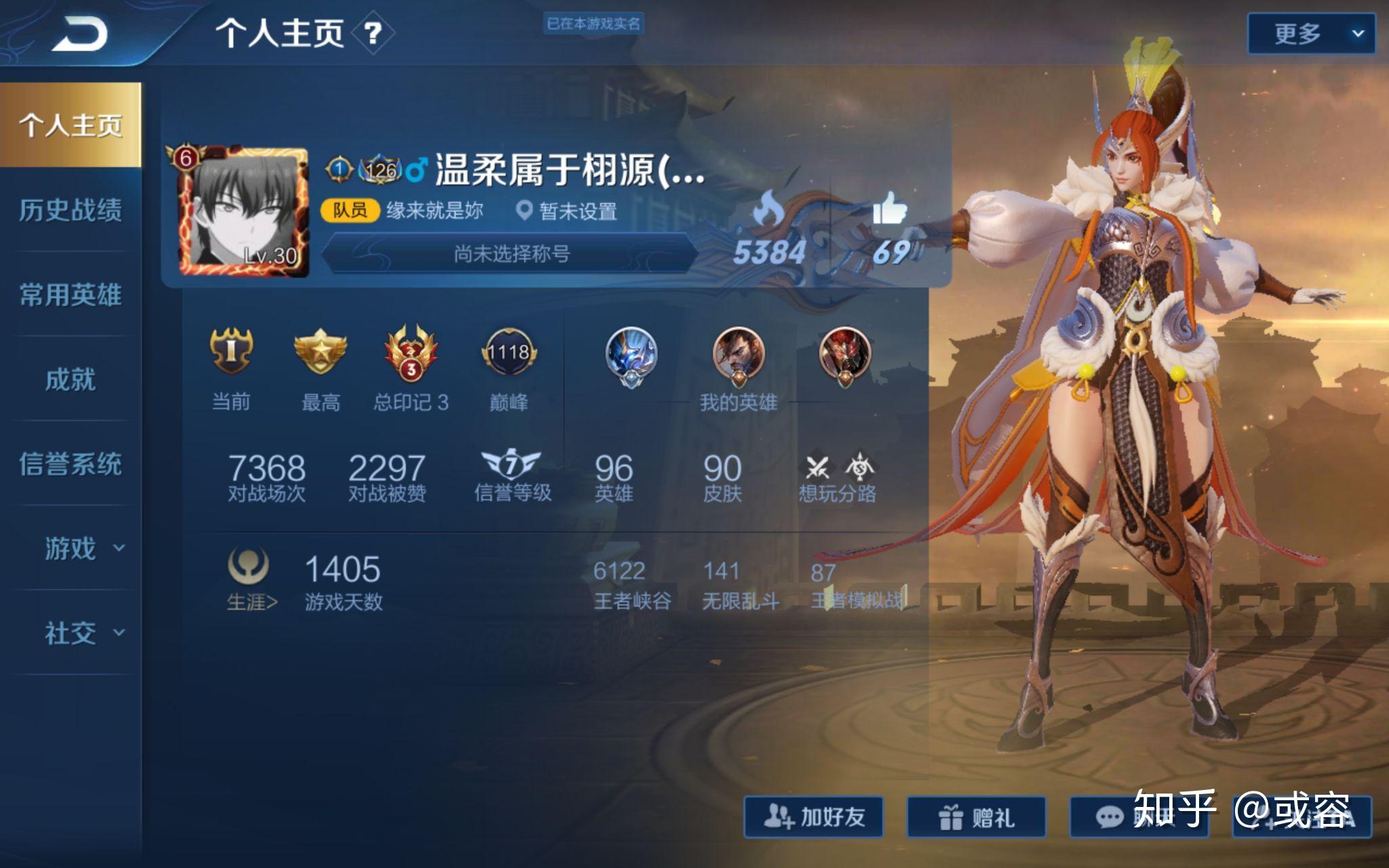
Task: Click the 加好友 button
Action: click(x=814, y=817)
